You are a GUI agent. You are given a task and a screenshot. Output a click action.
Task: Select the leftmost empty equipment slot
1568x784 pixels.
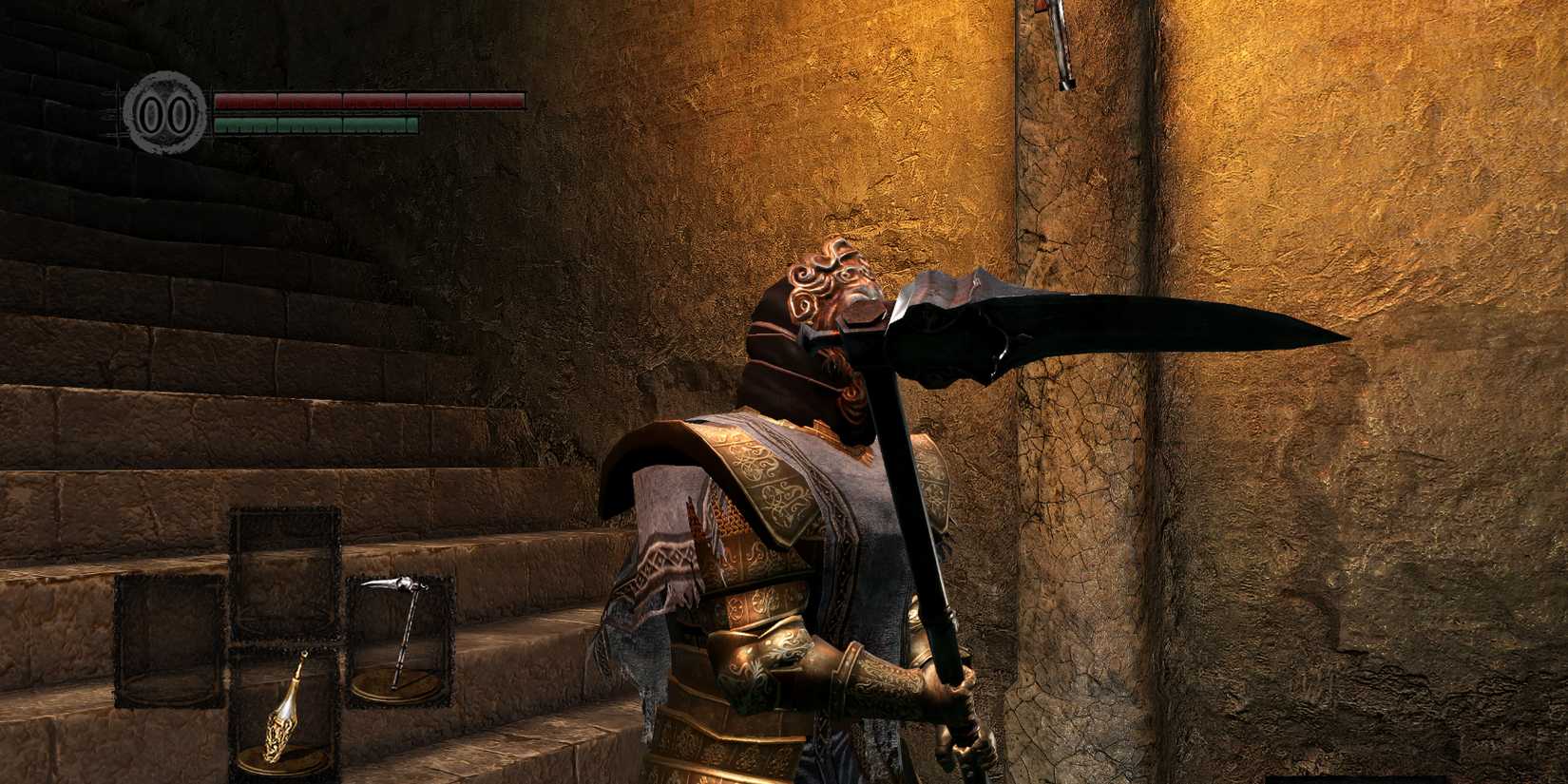[x=166, y=646]
